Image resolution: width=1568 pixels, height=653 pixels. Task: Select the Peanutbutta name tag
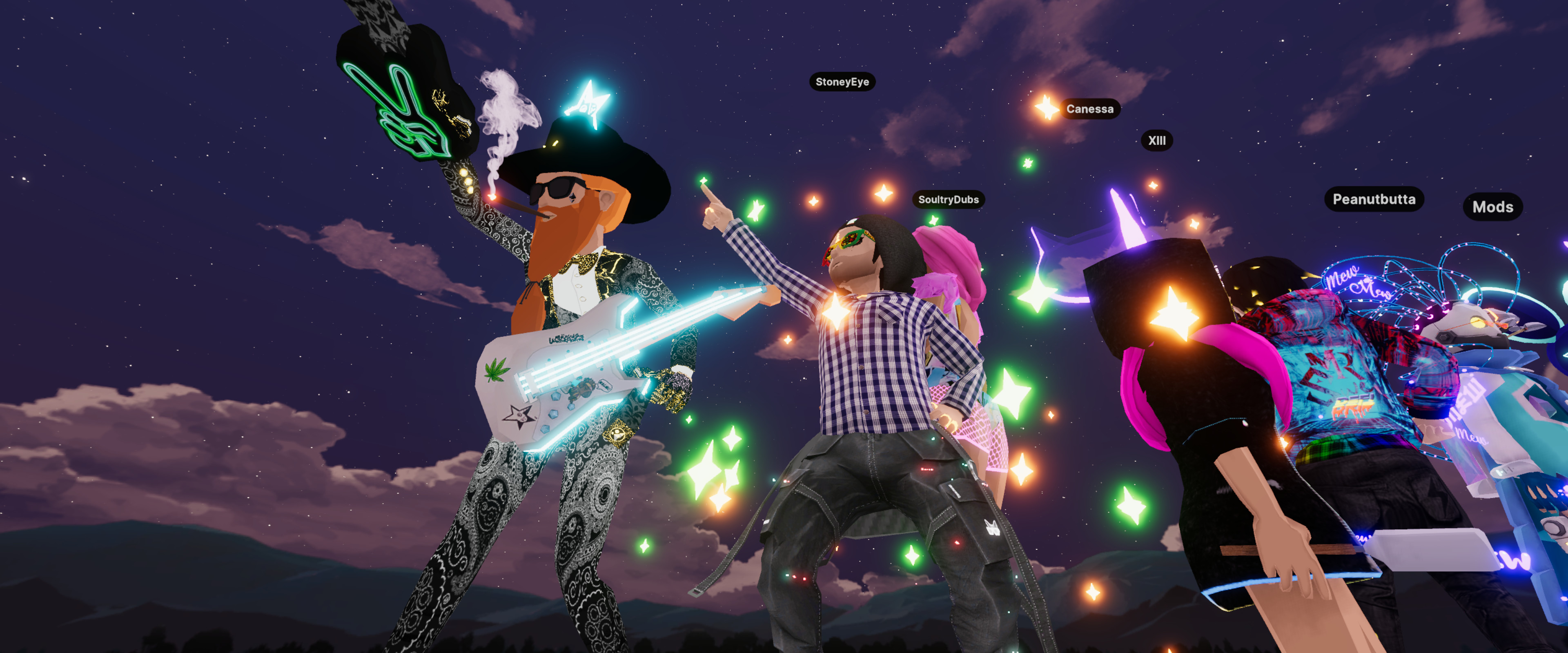coord(1374,199)
